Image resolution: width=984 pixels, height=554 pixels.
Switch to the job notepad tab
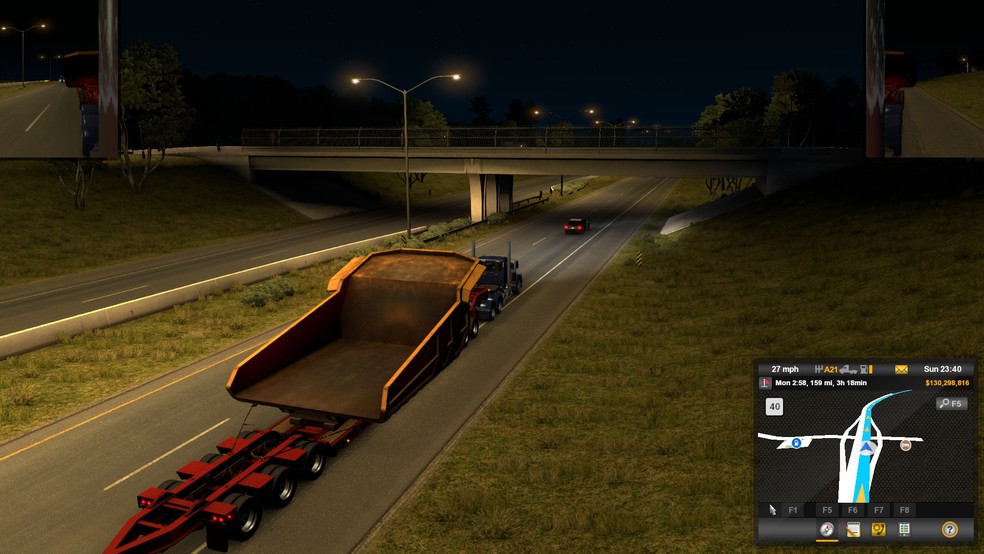(x=853, y=529)
